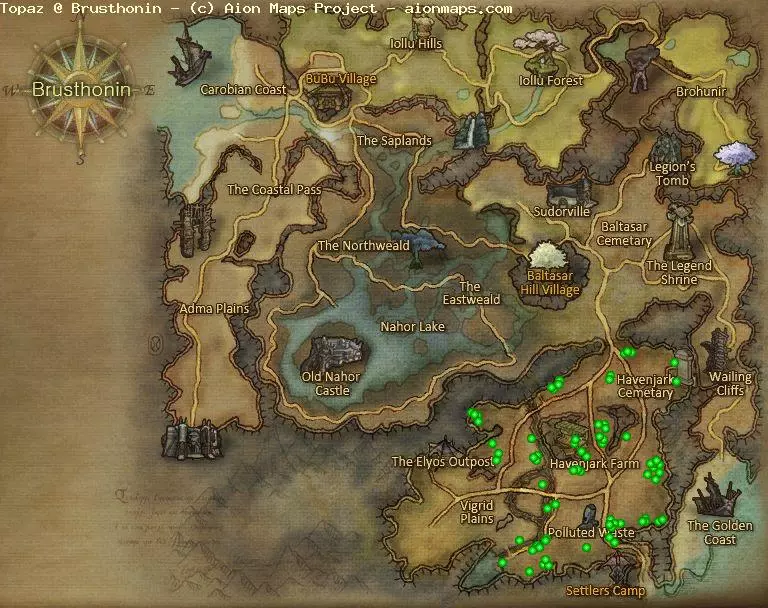Click the Polluted Waste label
The width and height of the screenshot is (768, 608).
(591, 533)
